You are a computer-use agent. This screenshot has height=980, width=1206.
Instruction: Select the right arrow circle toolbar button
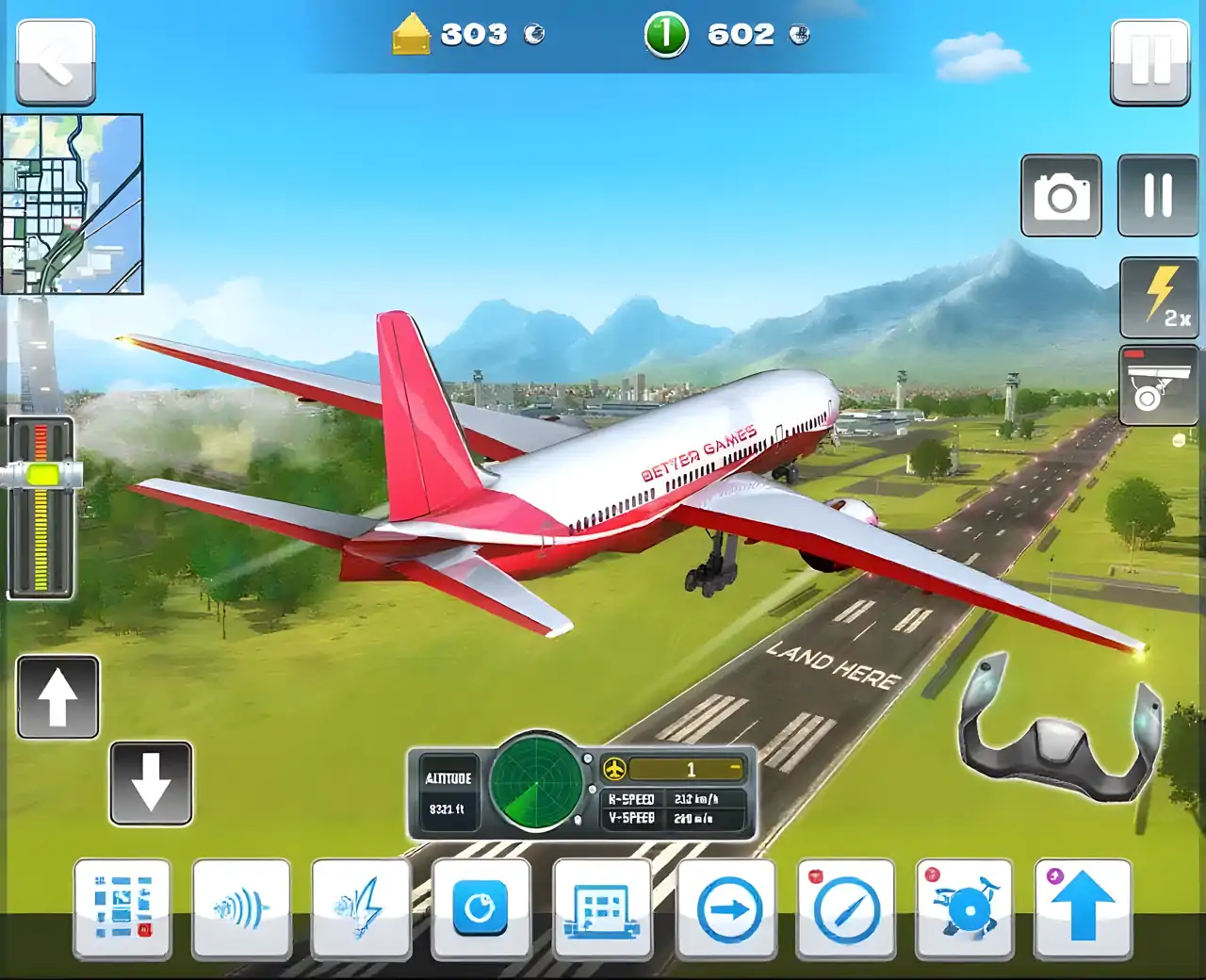(726, 909)
